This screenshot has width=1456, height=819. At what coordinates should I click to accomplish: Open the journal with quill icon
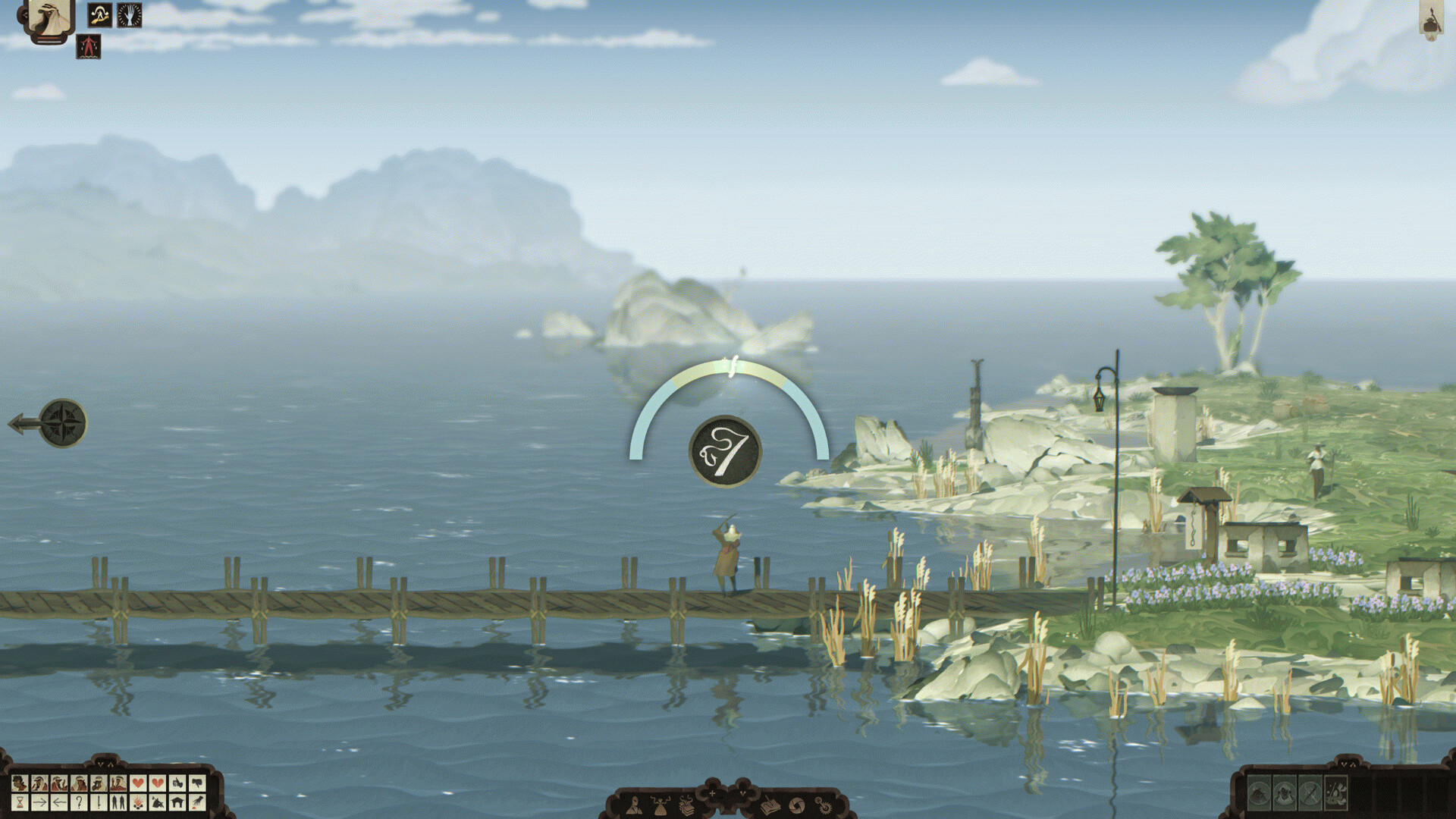pyautogui.click(x=770, y=805)
